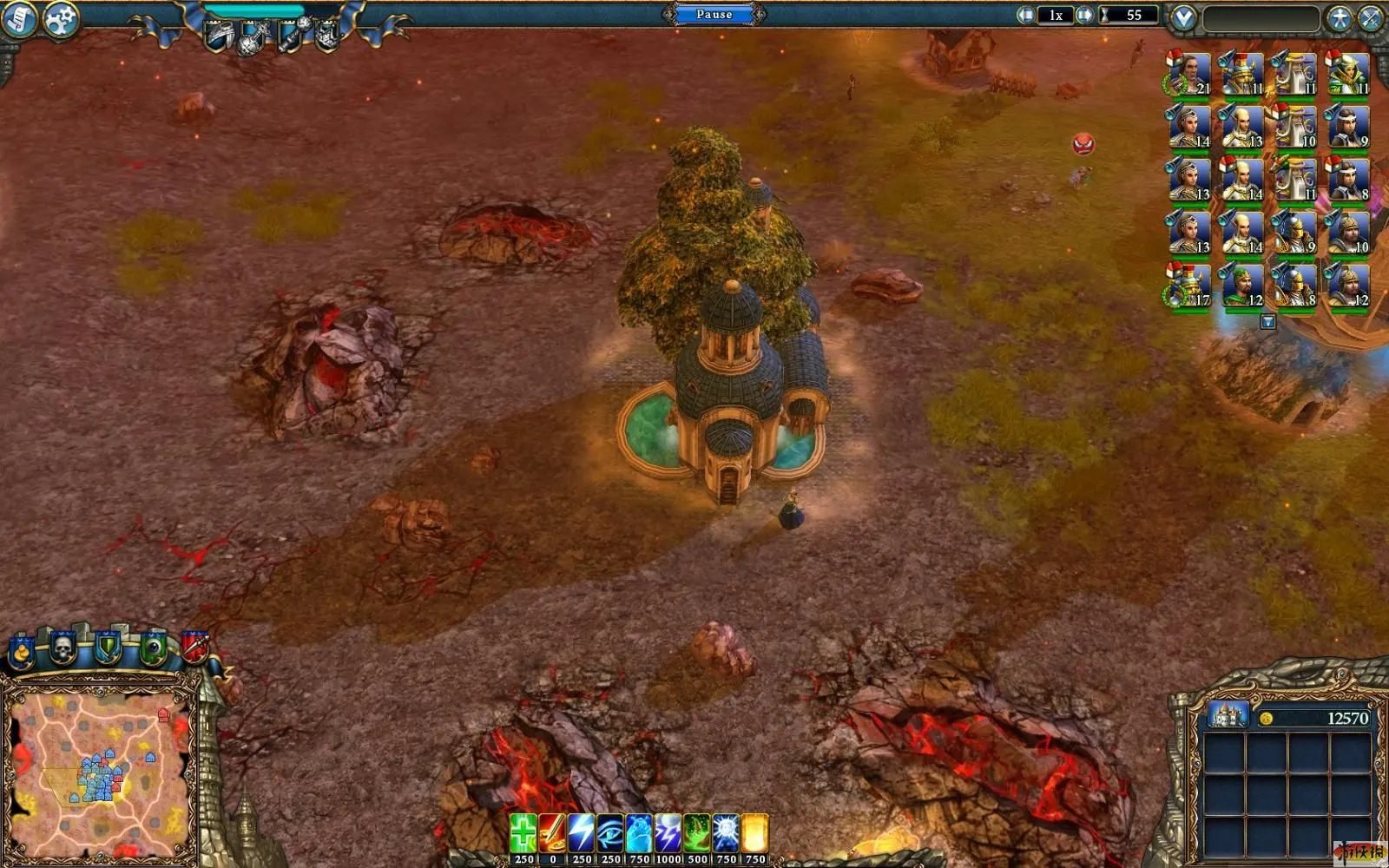Activate the golden glow spell
The width and height of the screenshot is (1389, 868).
pos(754,832)
